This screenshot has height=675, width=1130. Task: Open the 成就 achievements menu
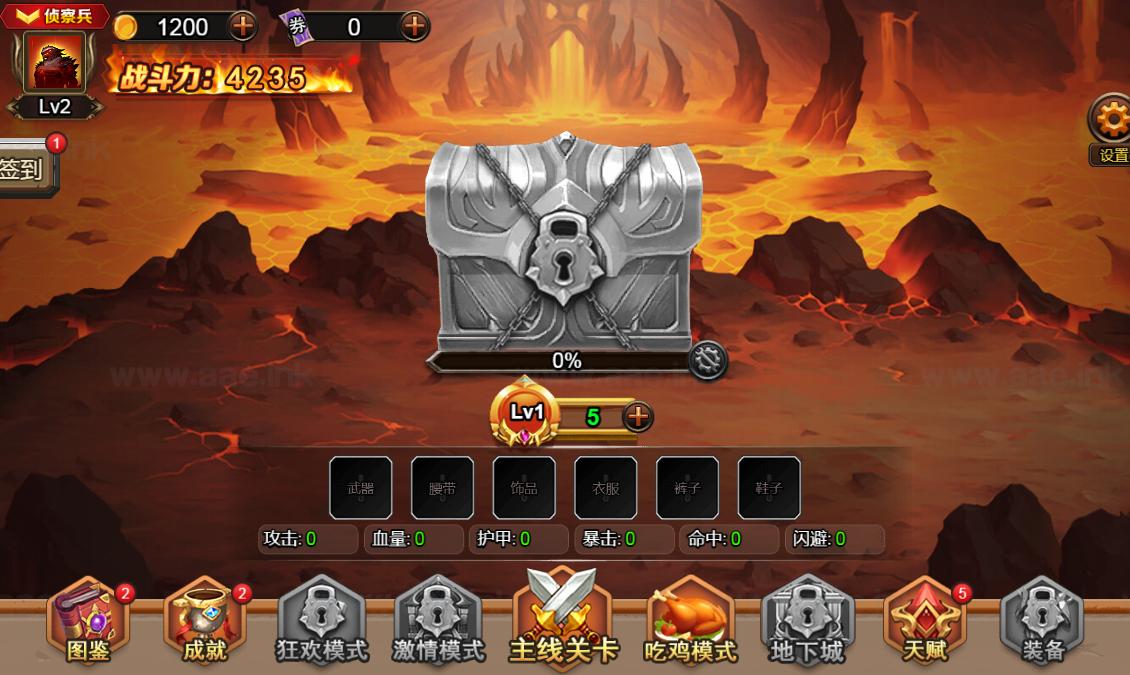pos(205,622)
